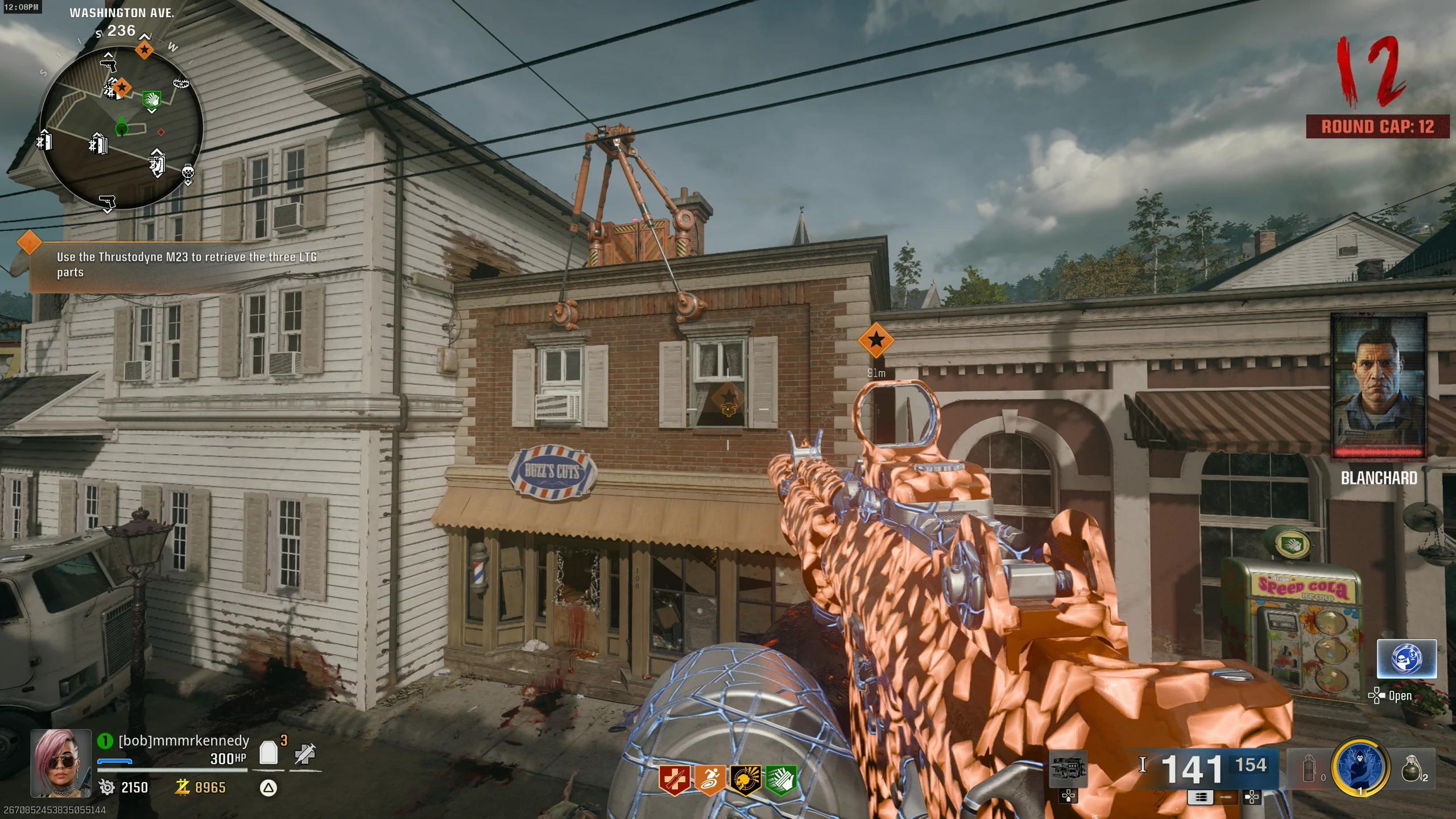Select the Stamin-Up perk icon
Viewport: 1456px width, 819px height.
click(x=709, y=779)
